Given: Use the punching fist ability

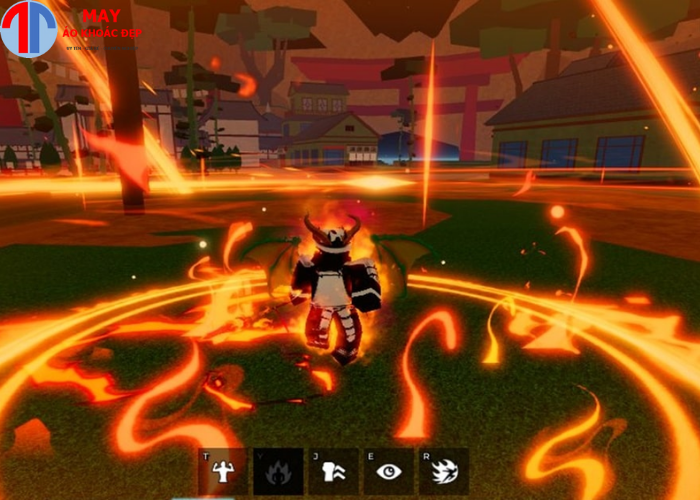Looking at the screenshot, I should 333,471.
